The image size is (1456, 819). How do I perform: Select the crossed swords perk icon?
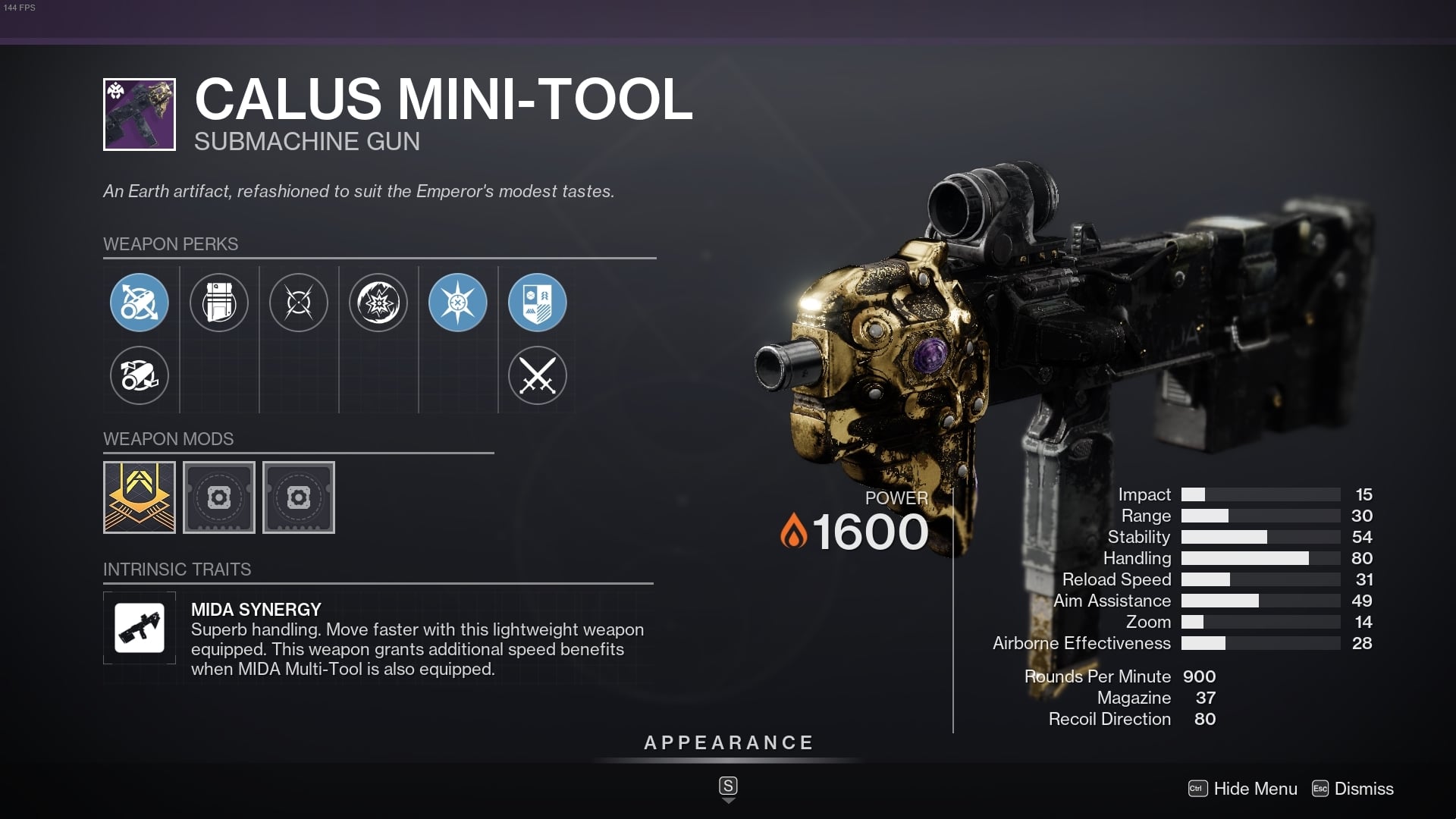[x=538, y=375]
